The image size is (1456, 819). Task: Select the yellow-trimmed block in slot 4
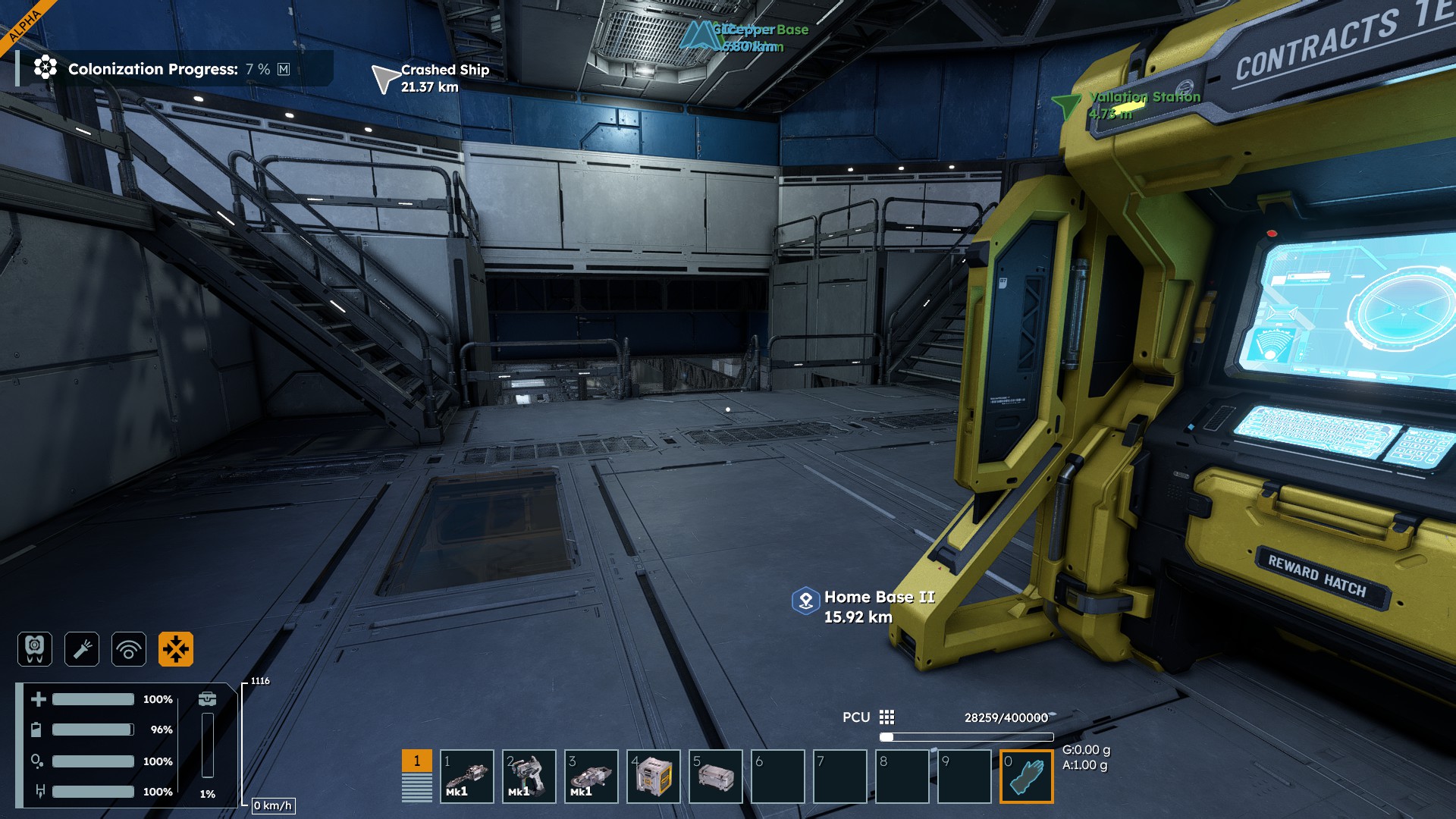(653, 777)
